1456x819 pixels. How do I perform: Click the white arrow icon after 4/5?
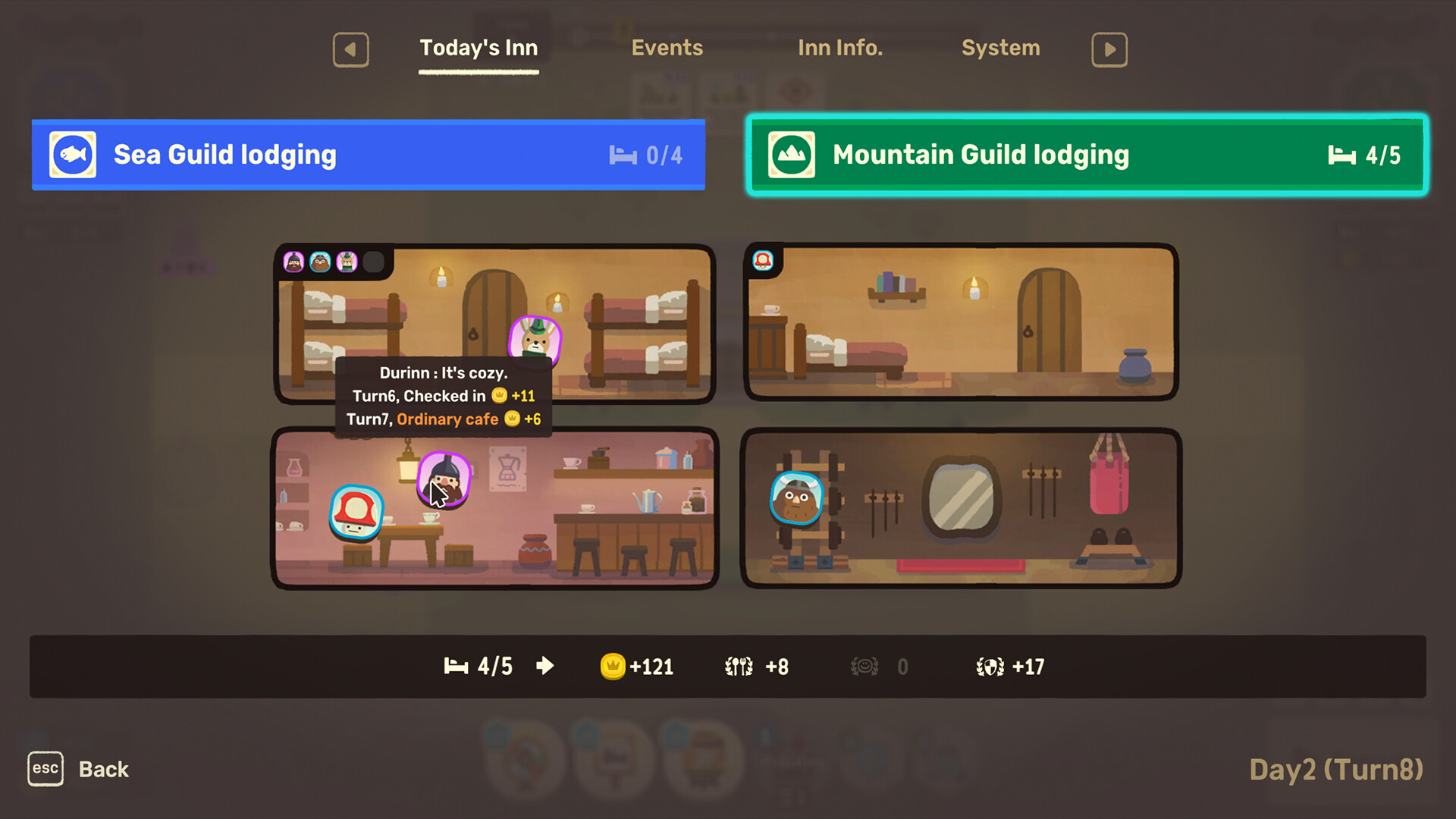[544, 666]
